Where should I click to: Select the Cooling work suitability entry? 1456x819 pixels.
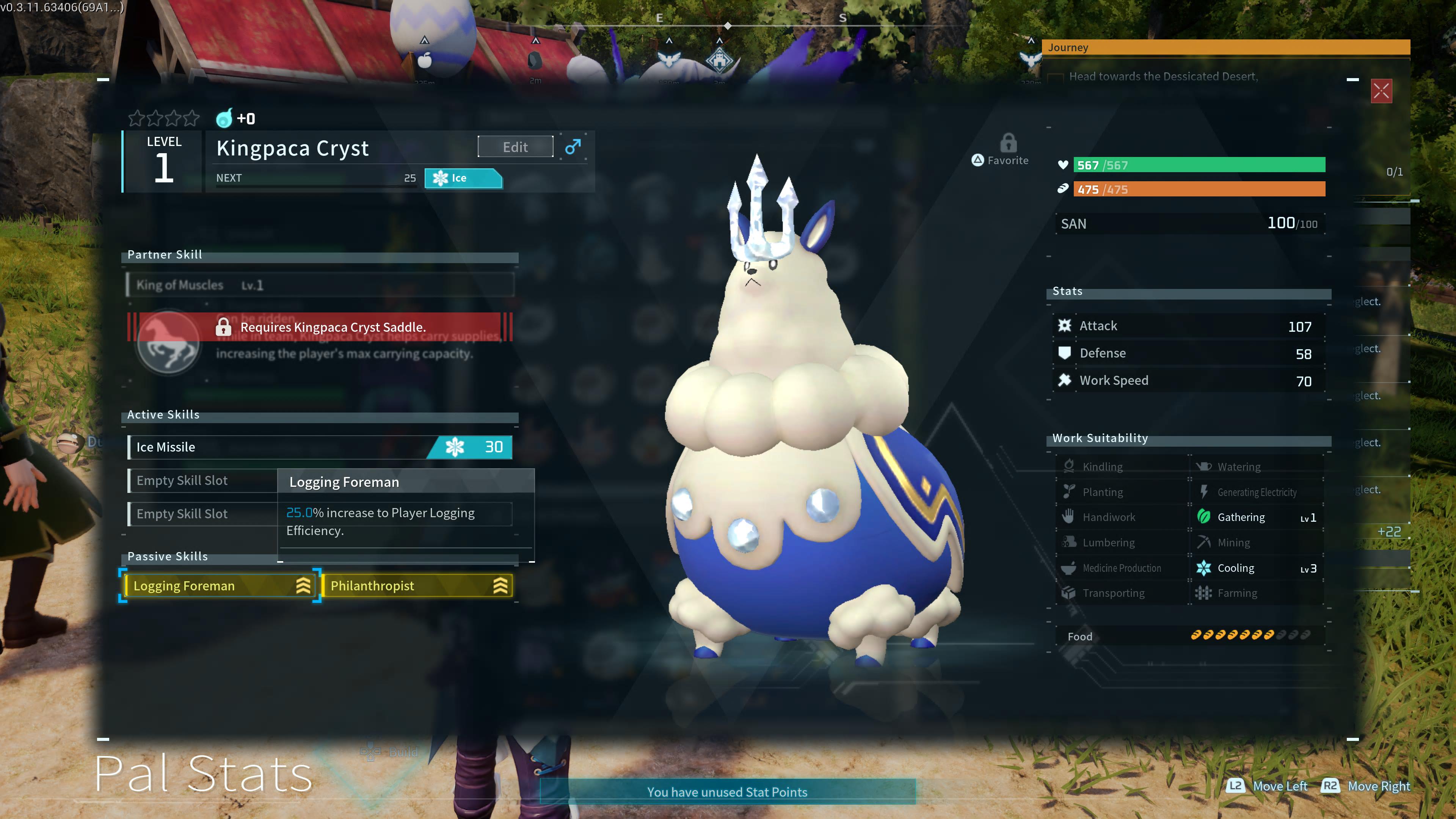click(1256, 568)
